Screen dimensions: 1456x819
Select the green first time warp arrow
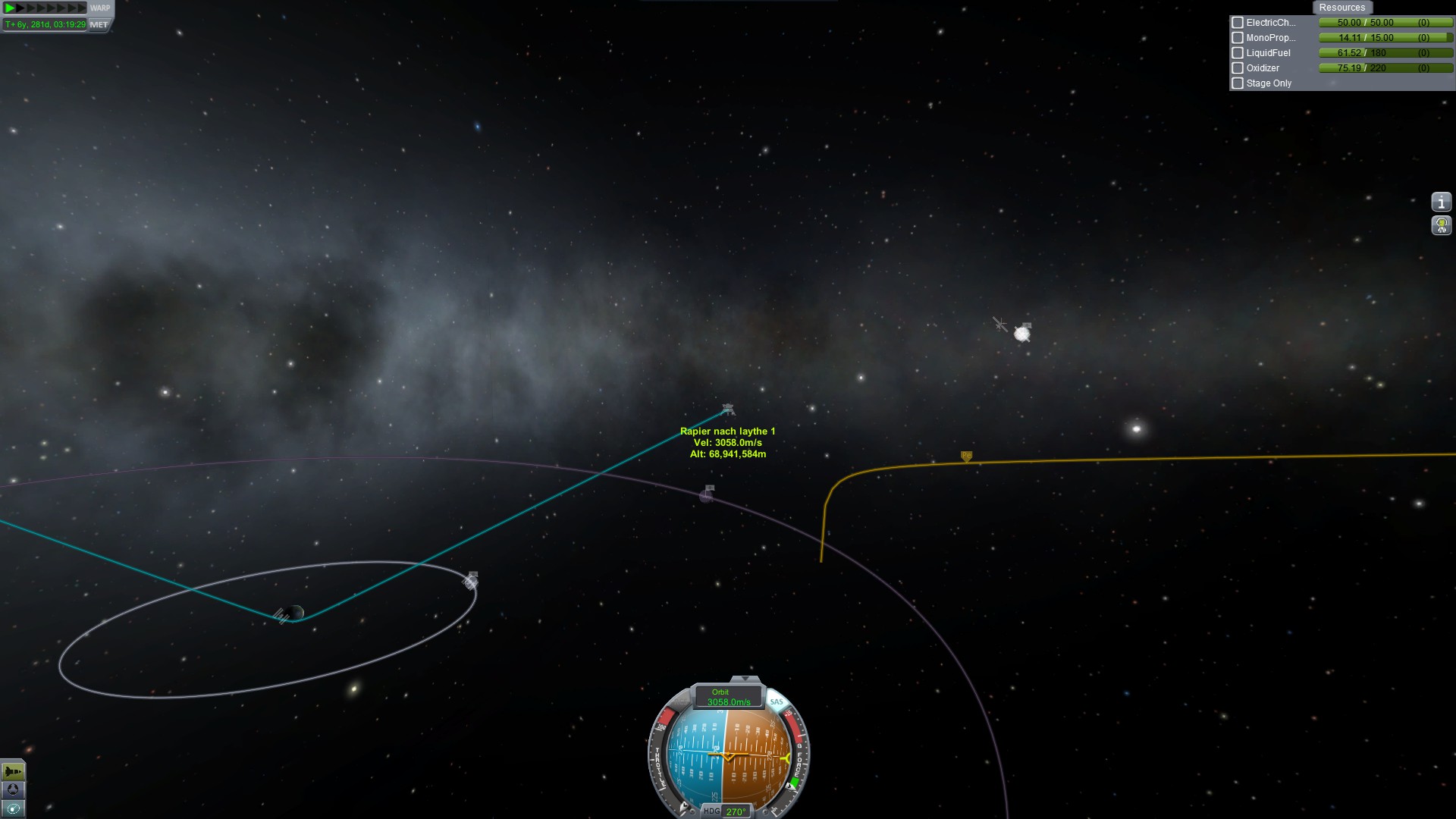(10, 8)
